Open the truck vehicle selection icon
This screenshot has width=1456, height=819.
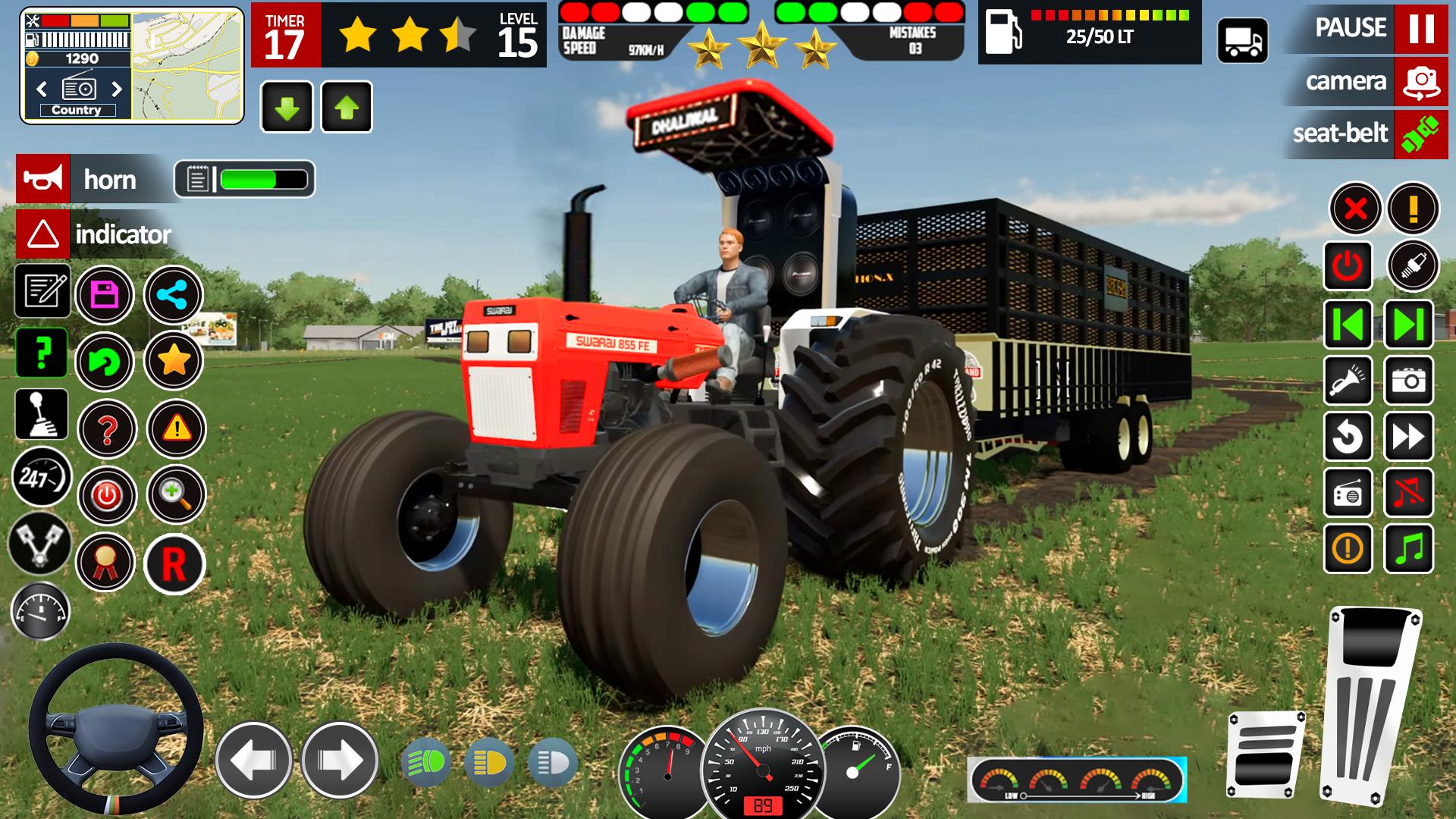(1242, 41)
